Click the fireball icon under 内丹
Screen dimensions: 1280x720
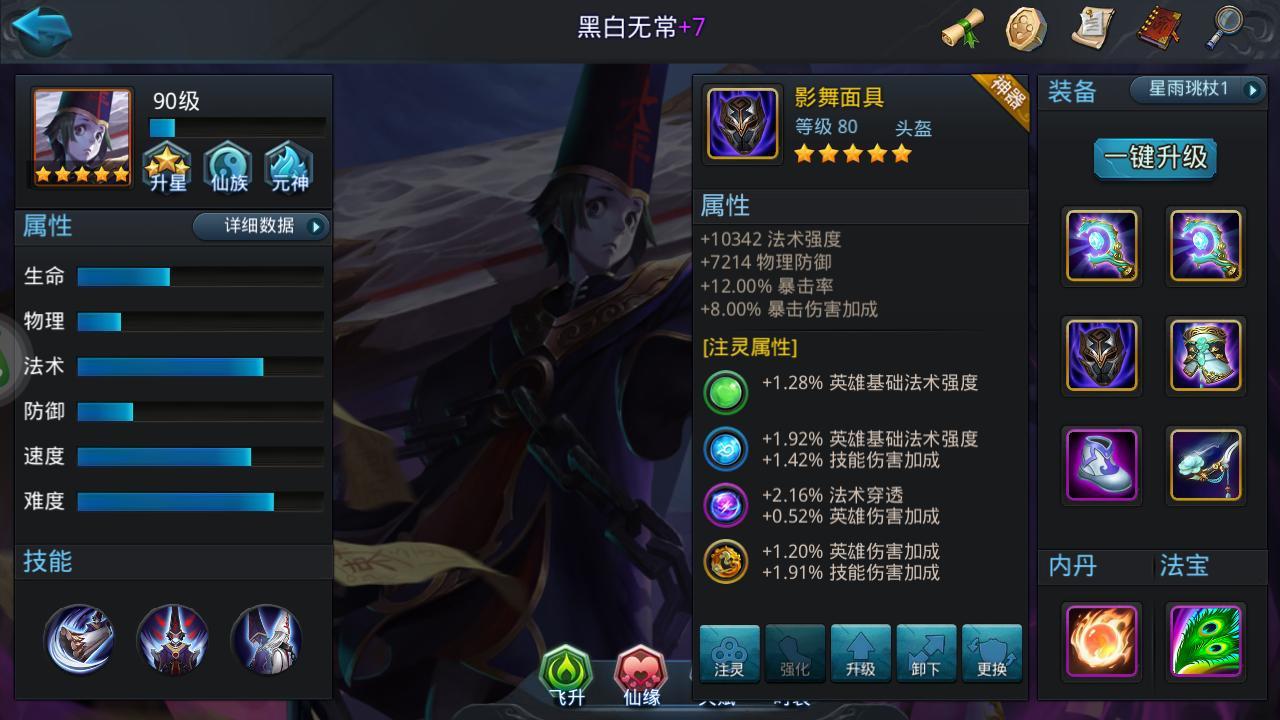1101,638
